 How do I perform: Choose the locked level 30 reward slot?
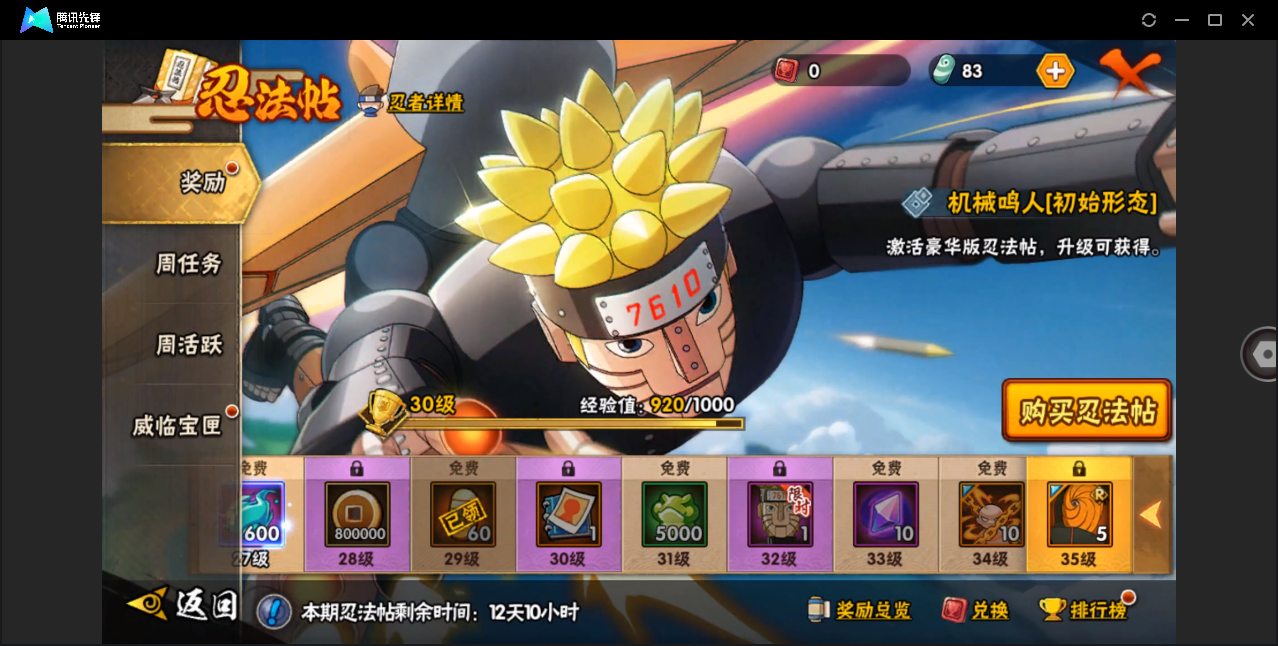click(x=568, y=515)
